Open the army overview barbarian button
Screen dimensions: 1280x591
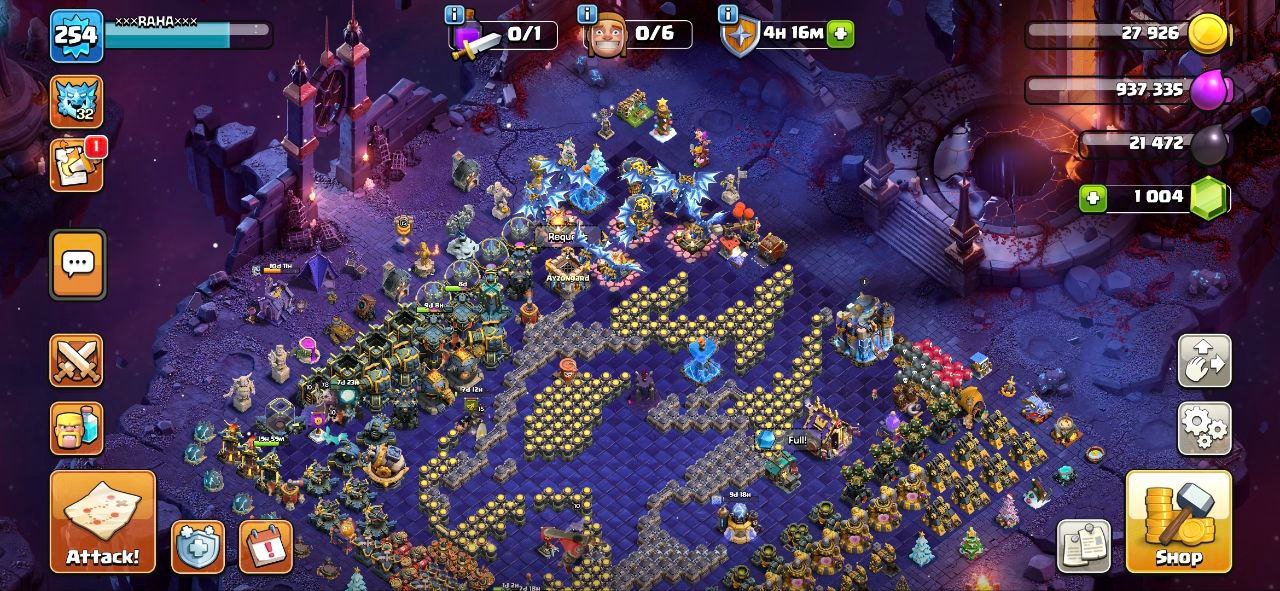click(77, 429)
